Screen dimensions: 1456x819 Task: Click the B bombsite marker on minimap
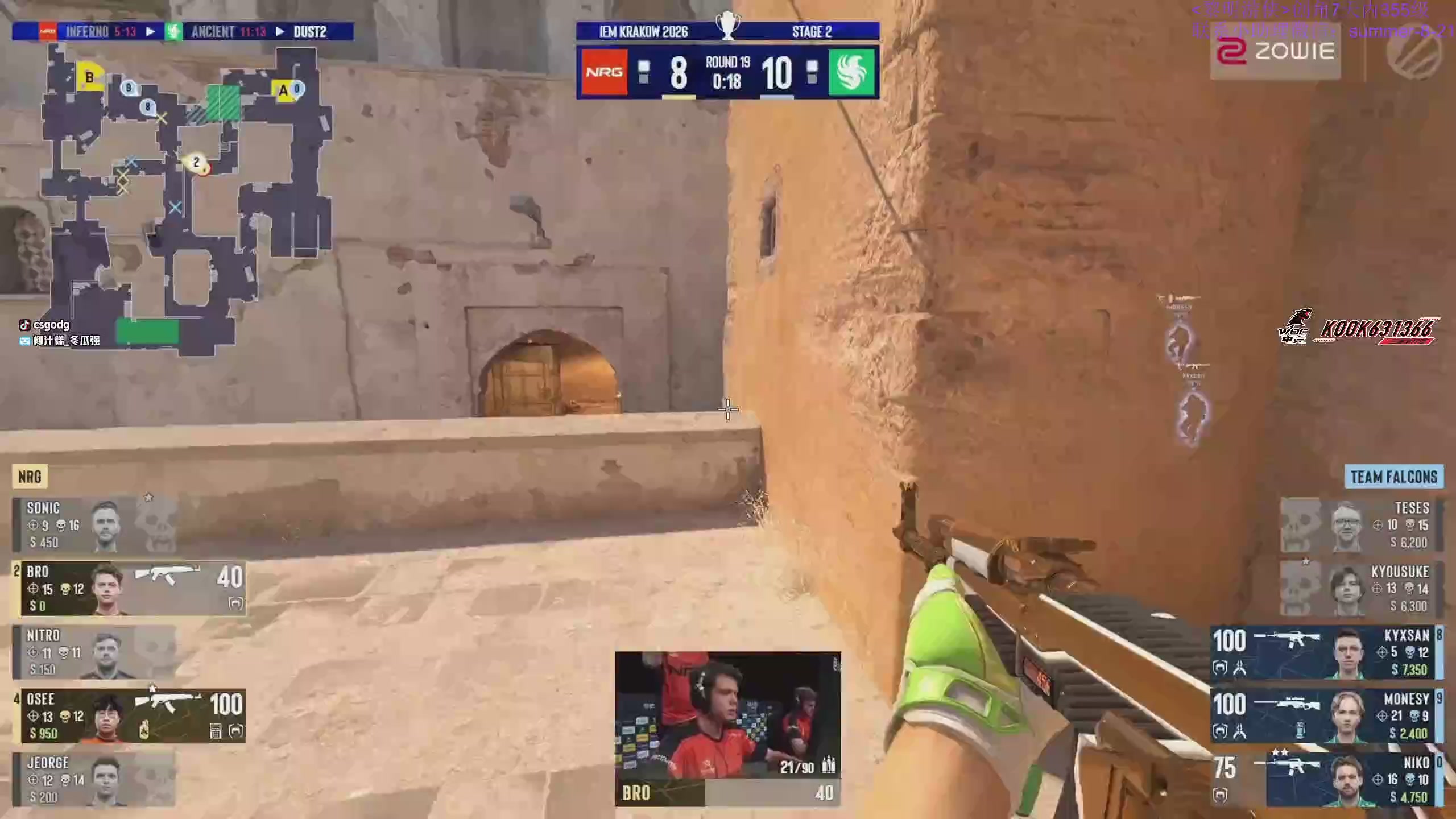(89, 77)
